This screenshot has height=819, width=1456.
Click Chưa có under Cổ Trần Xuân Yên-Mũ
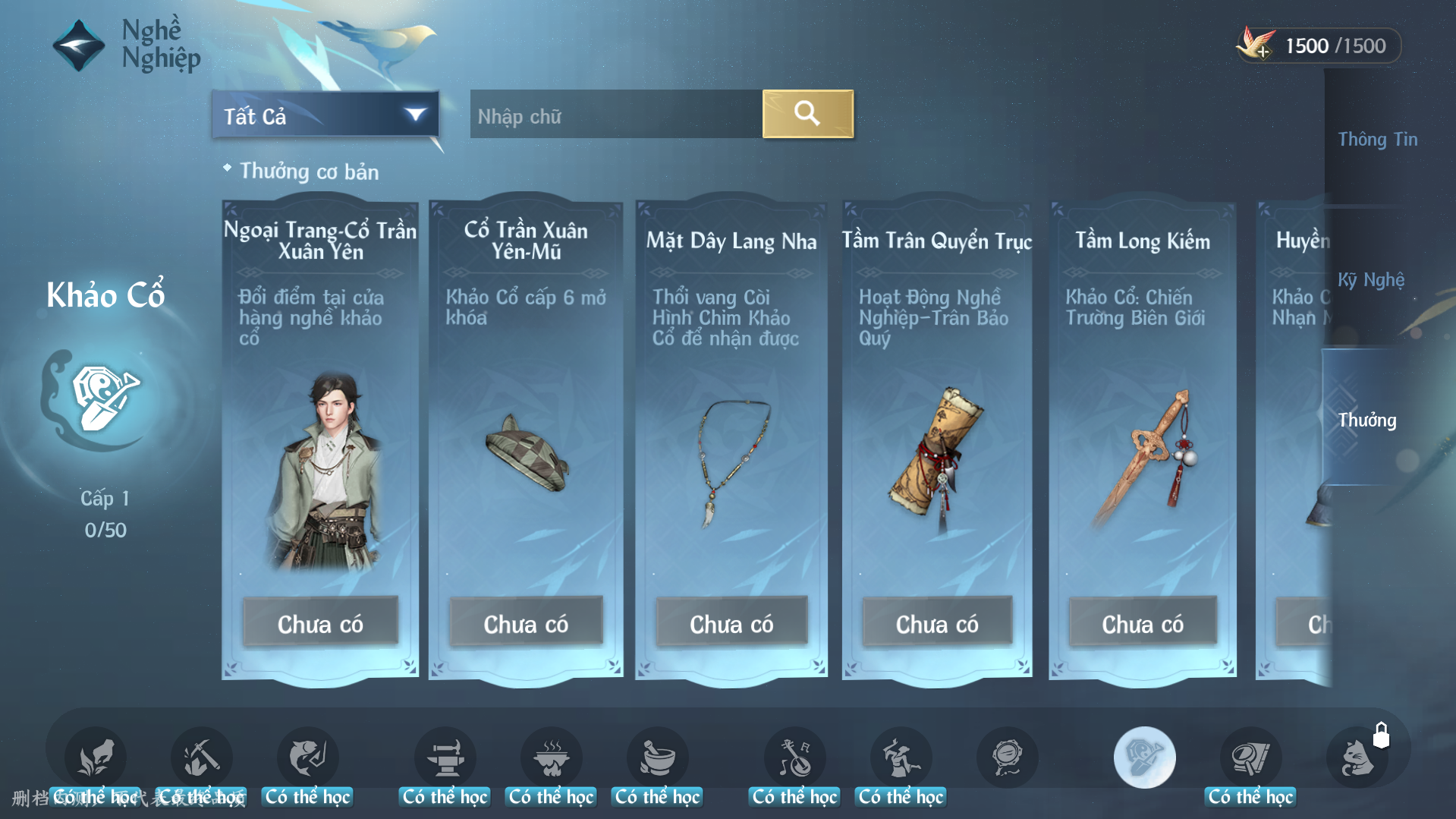(x=526, y=623)
